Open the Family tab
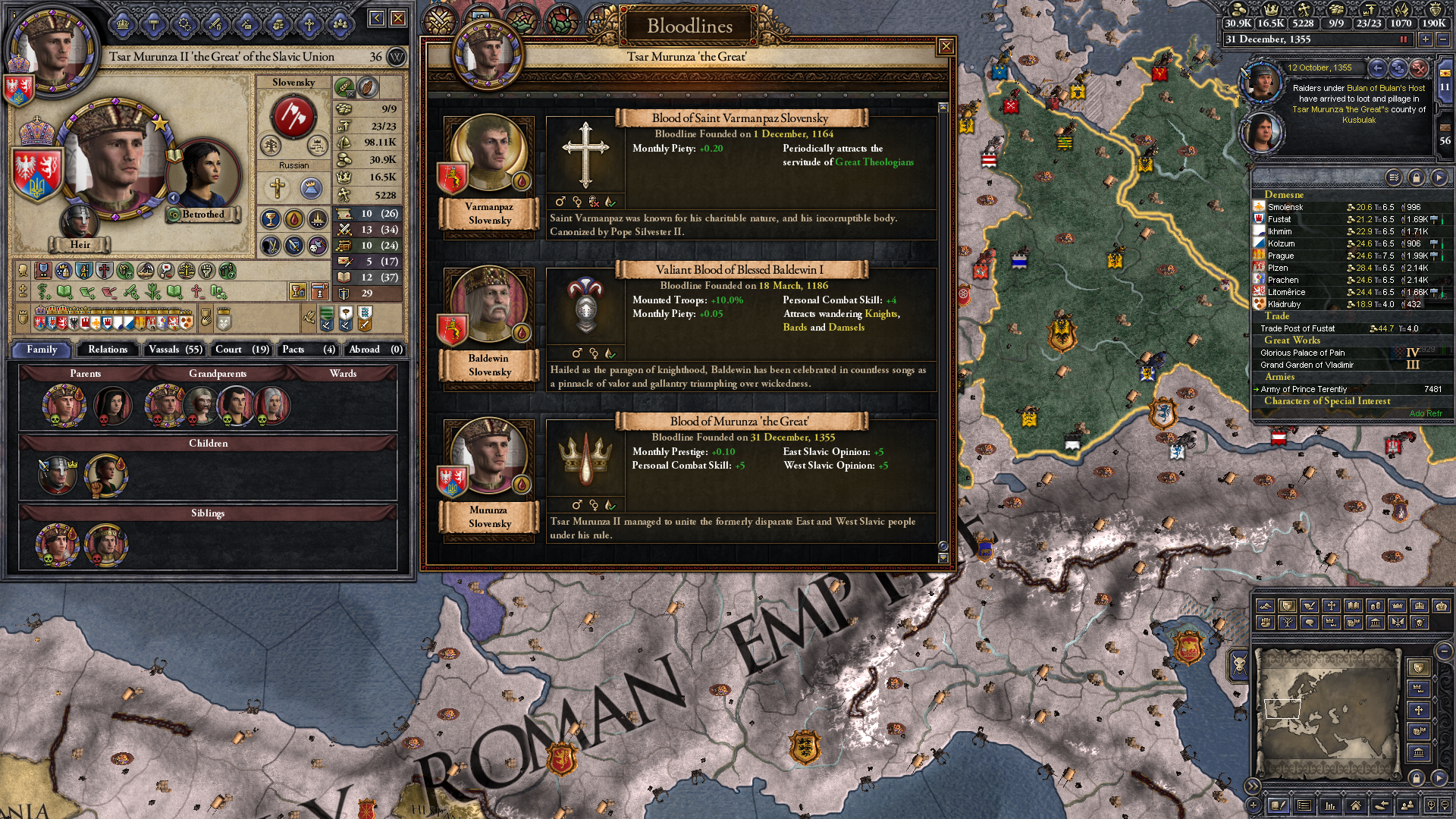The width and height of the screenshot is (1456, 819). coord(42,350)
